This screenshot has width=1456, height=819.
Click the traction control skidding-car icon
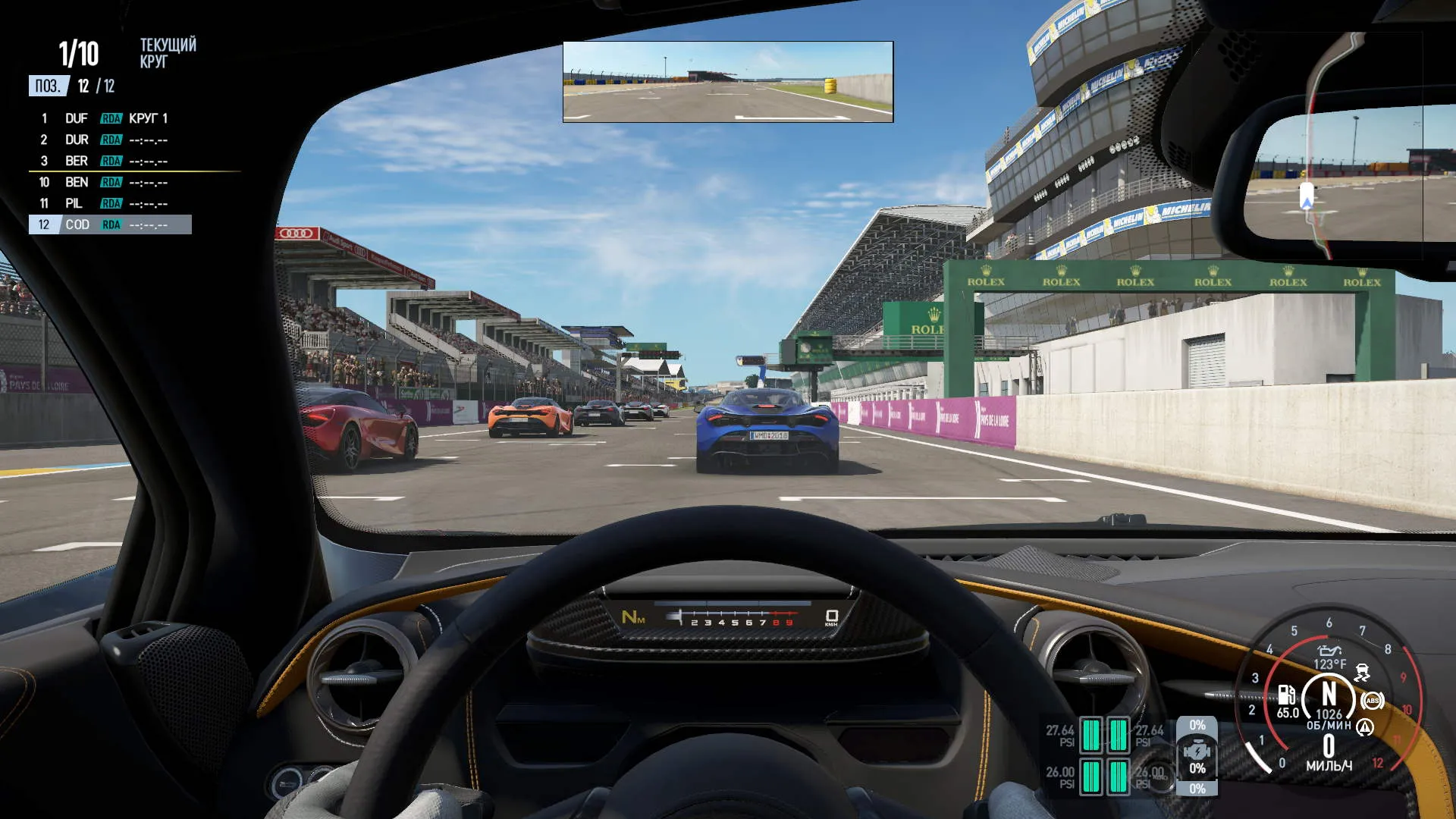click(1363, 672)
